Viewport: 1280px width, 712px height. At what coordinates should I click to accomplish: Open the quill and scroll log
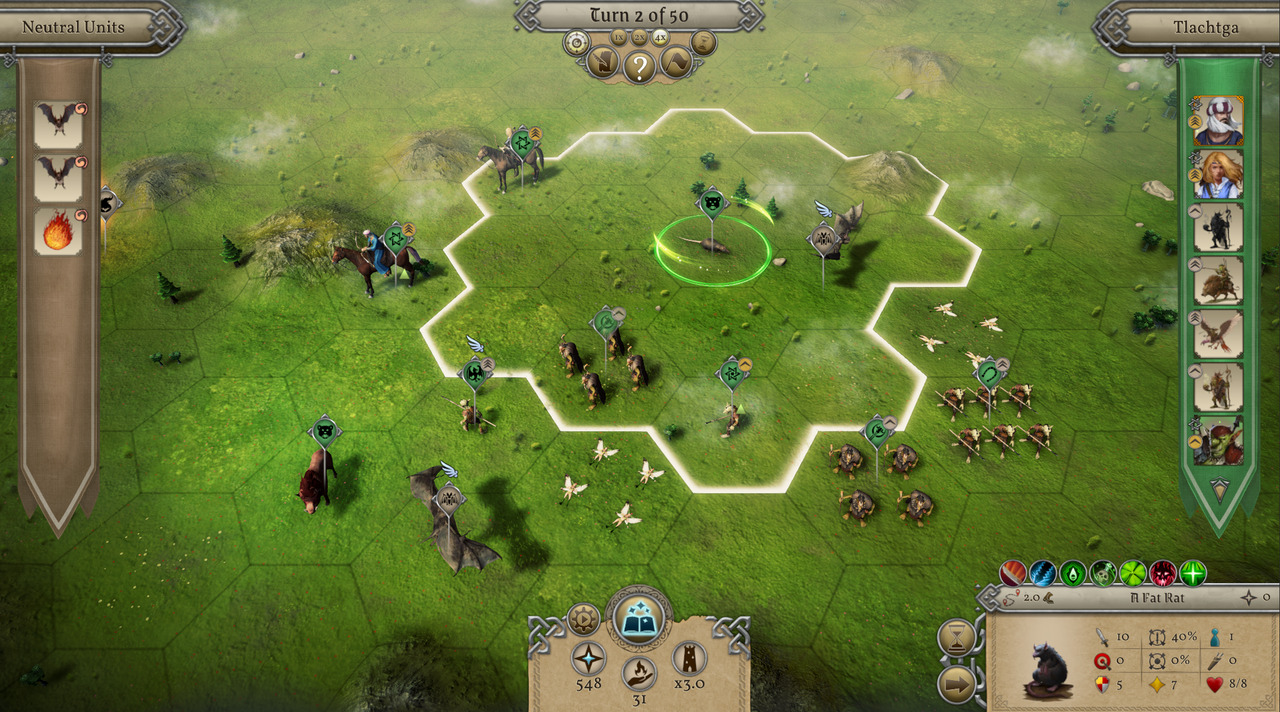click(602, 63)
